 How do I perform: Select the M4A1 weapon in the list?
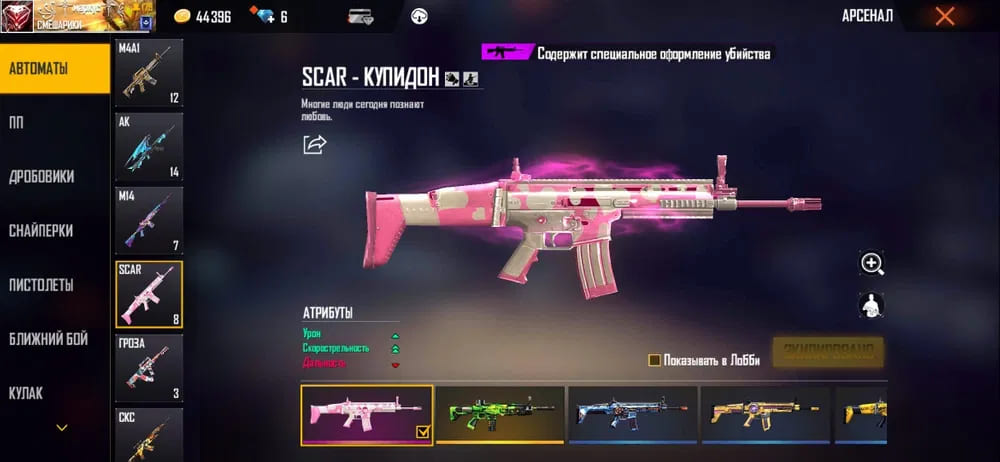click(x=149, y=73)
